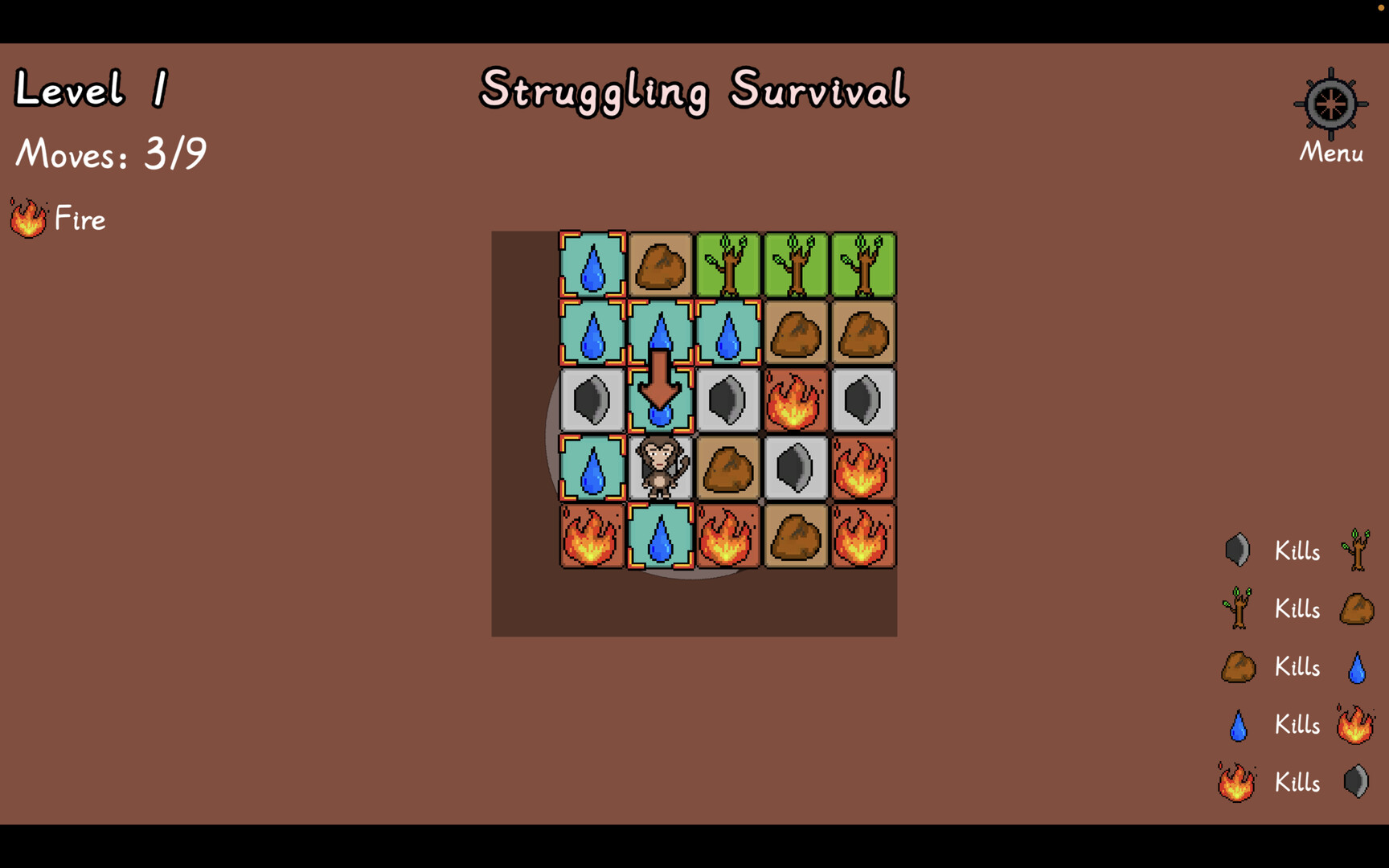
Task: Select the monkey character on the board
Action: (x=661, y=468)
